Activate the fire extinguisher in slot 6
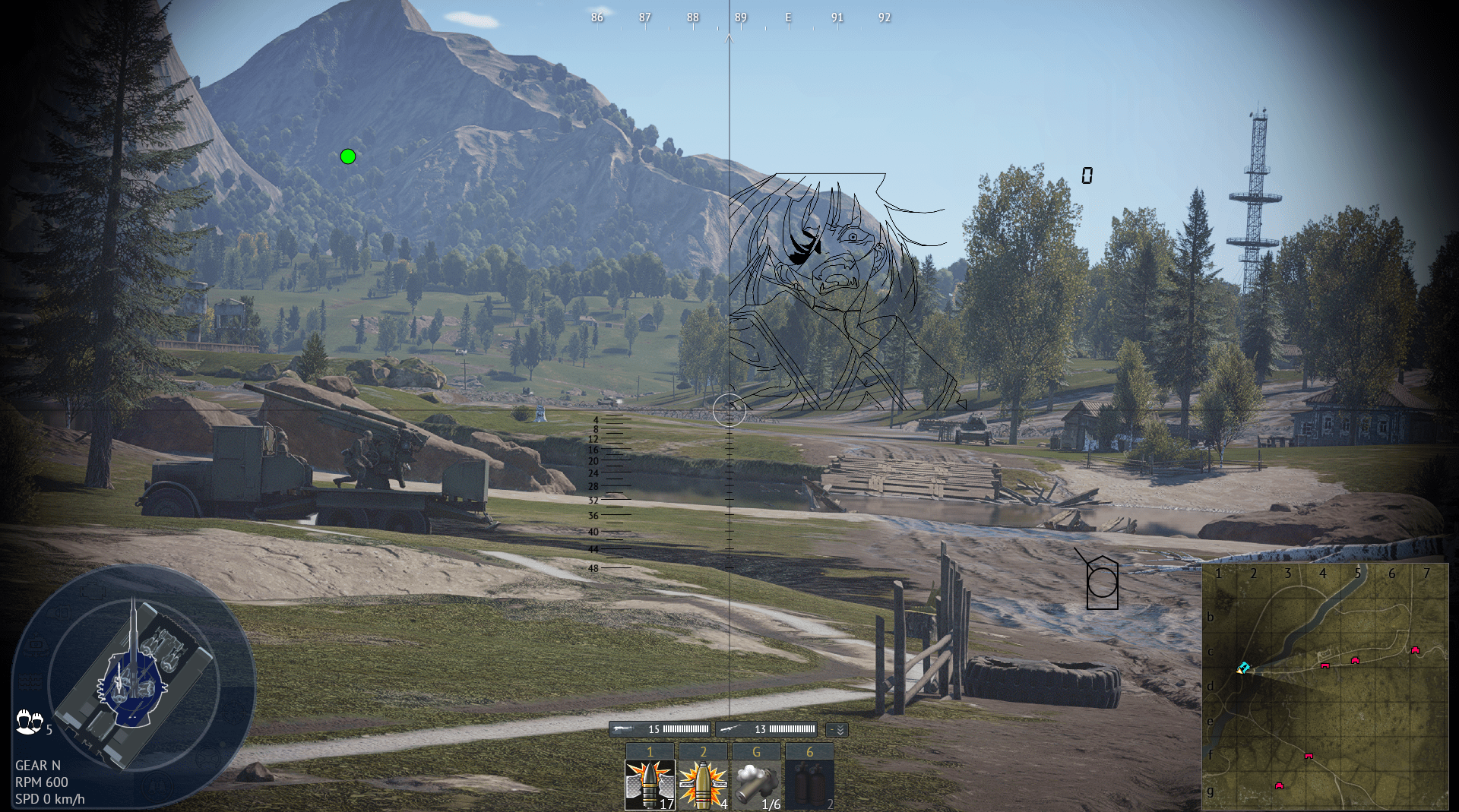 pos(809,784)
